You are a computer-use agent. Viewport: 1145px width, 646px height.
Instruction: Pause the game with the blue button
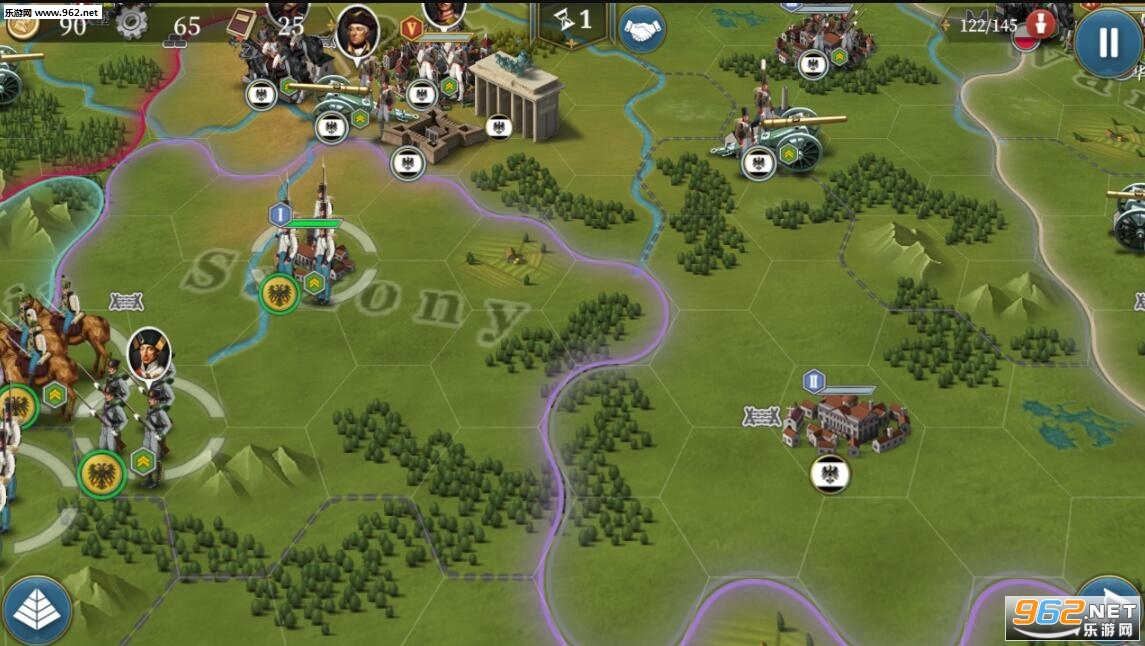pos(1107,42)
